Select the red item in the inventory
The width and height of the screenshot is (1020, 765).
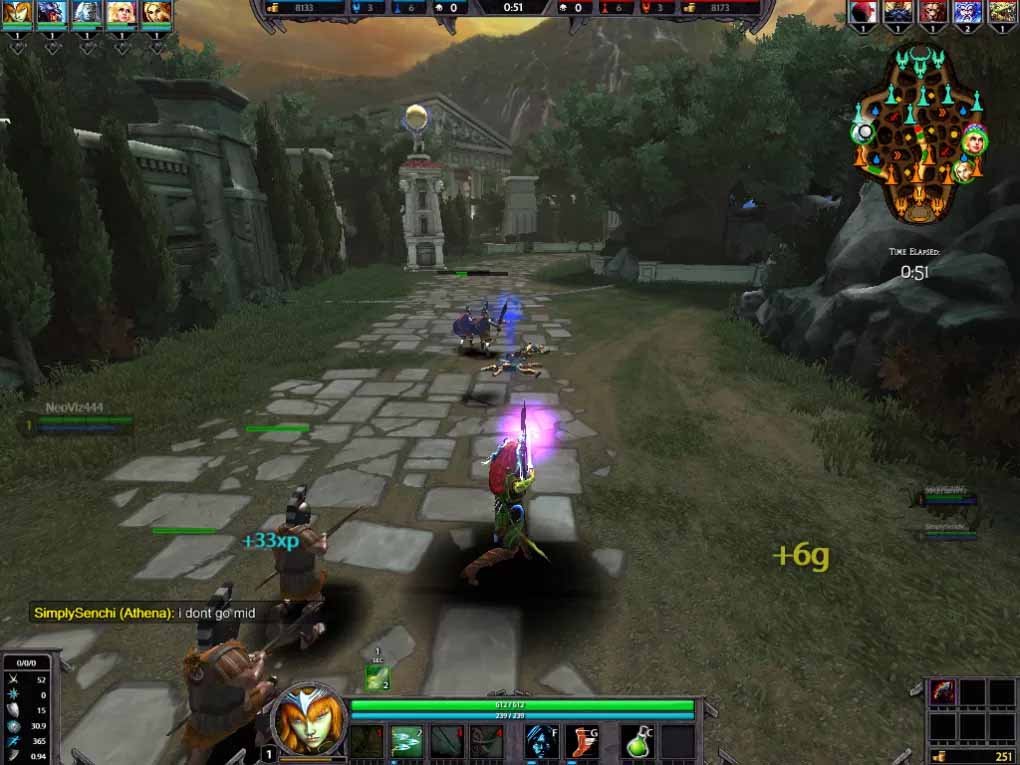pos(943,692)
